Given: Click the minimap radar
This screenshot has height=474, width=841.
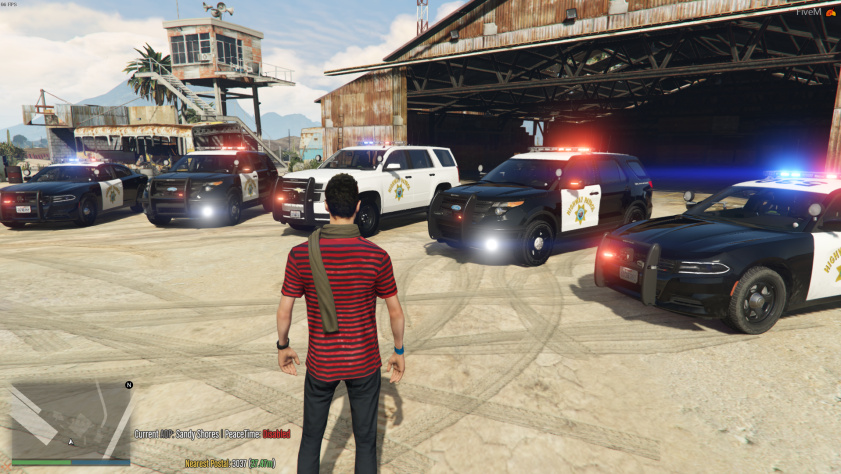Looking at the screenshot, I should (71, 420).
